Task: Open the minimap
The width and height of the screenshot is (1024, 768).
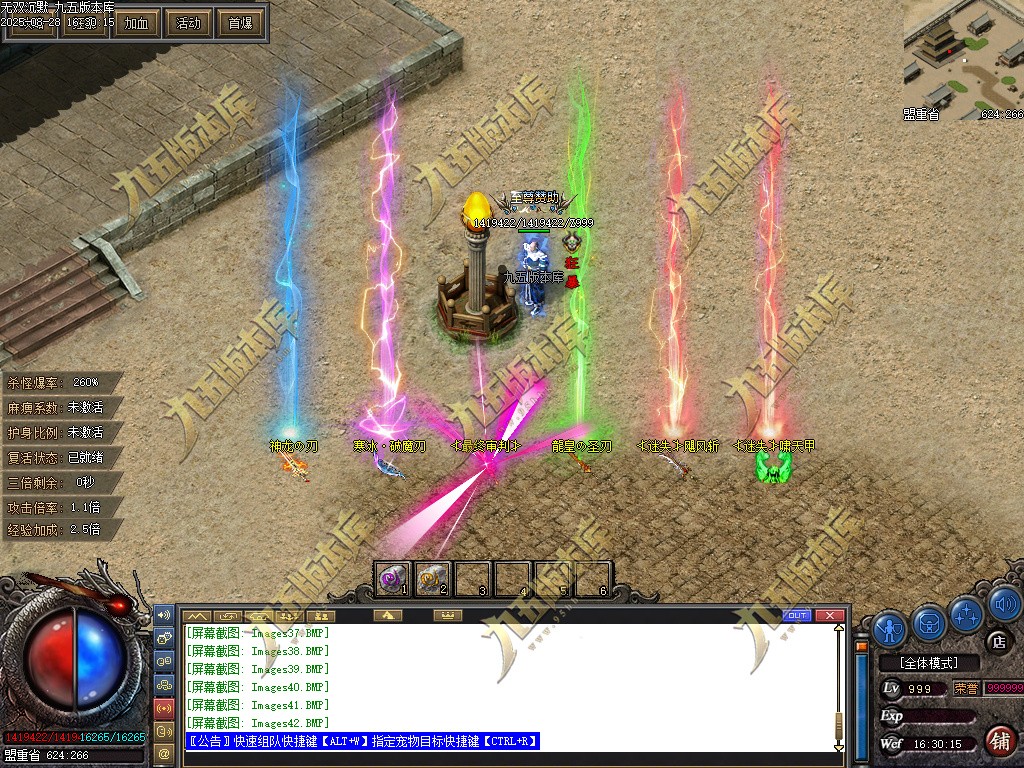Action: click(962, 60)
